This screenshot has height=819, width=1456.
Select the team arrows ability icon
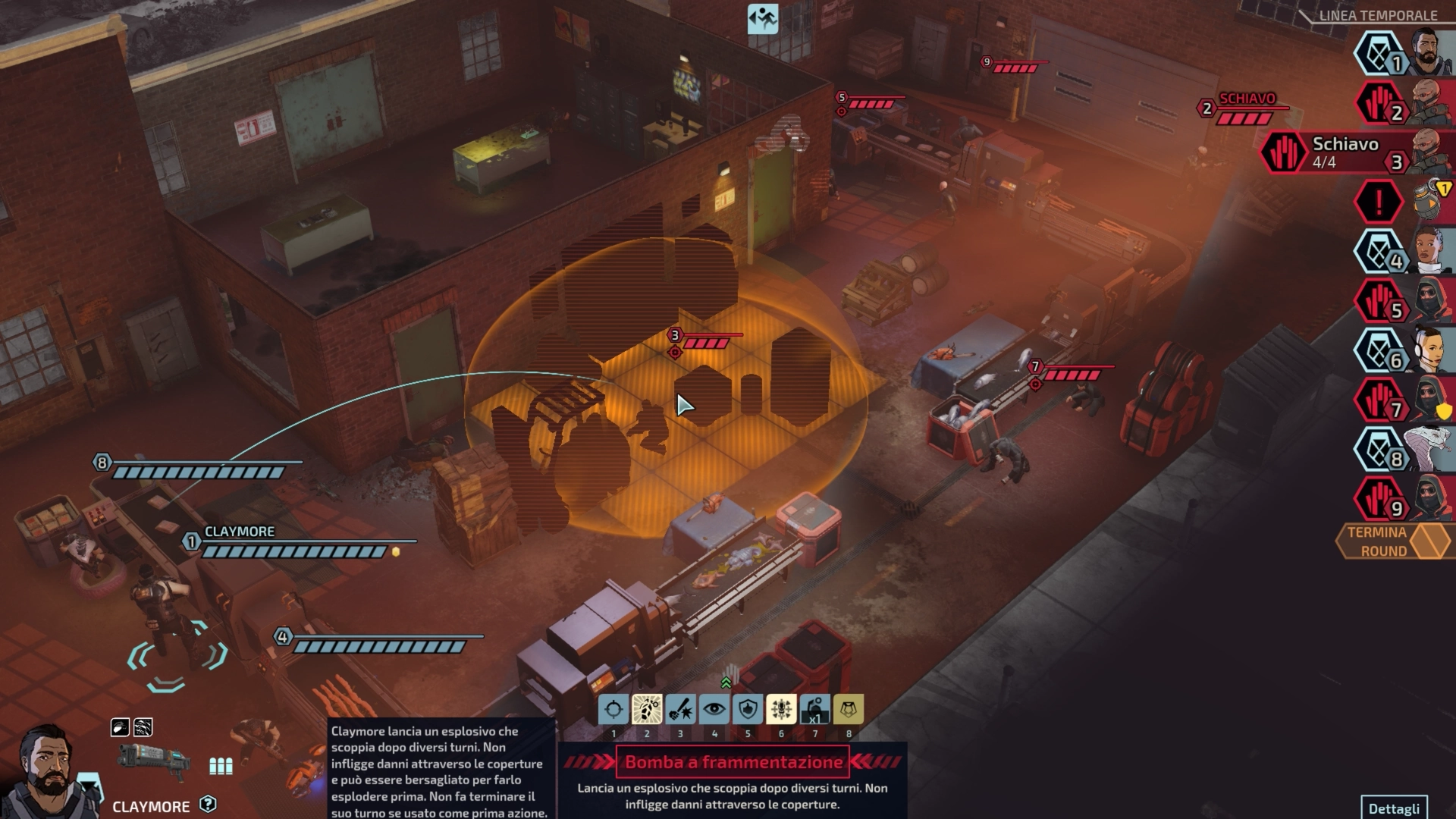(781, 710)
